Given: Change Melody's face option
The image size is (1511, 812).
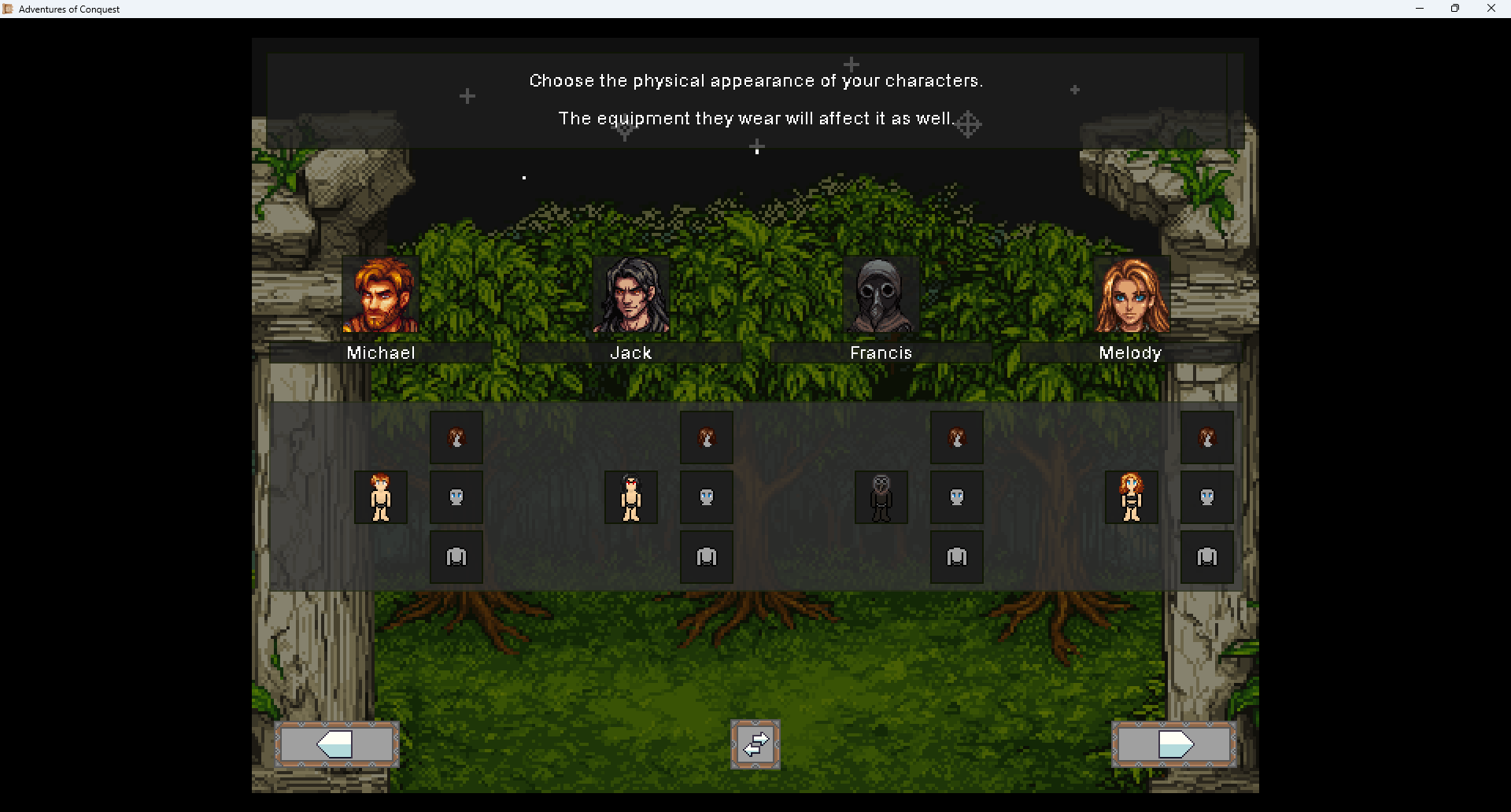Looking at the screenshot, I should (x=1207, y=497).
